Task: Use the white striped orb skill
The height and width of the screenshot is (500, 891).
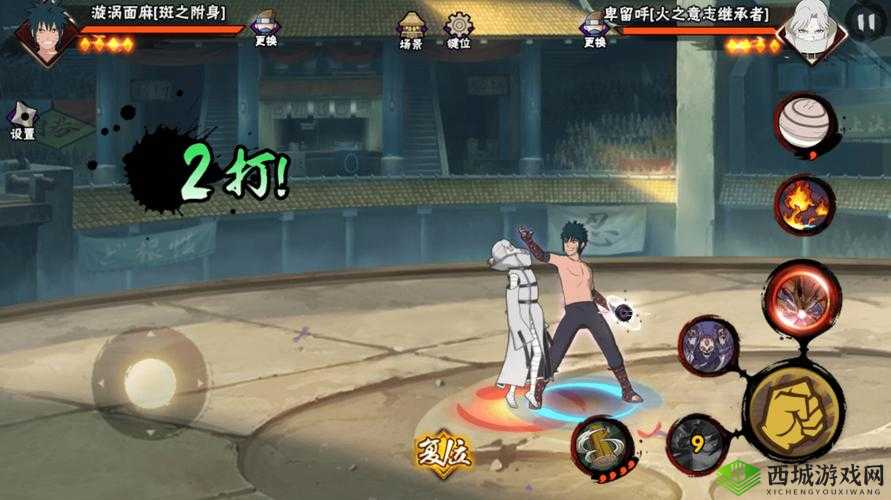Action: click(803, 123)
